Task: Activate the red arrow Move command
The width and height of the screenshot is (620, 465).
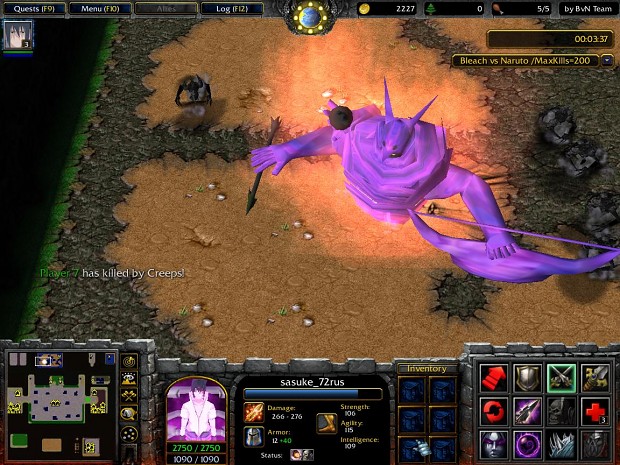Action: click(495, 376)
